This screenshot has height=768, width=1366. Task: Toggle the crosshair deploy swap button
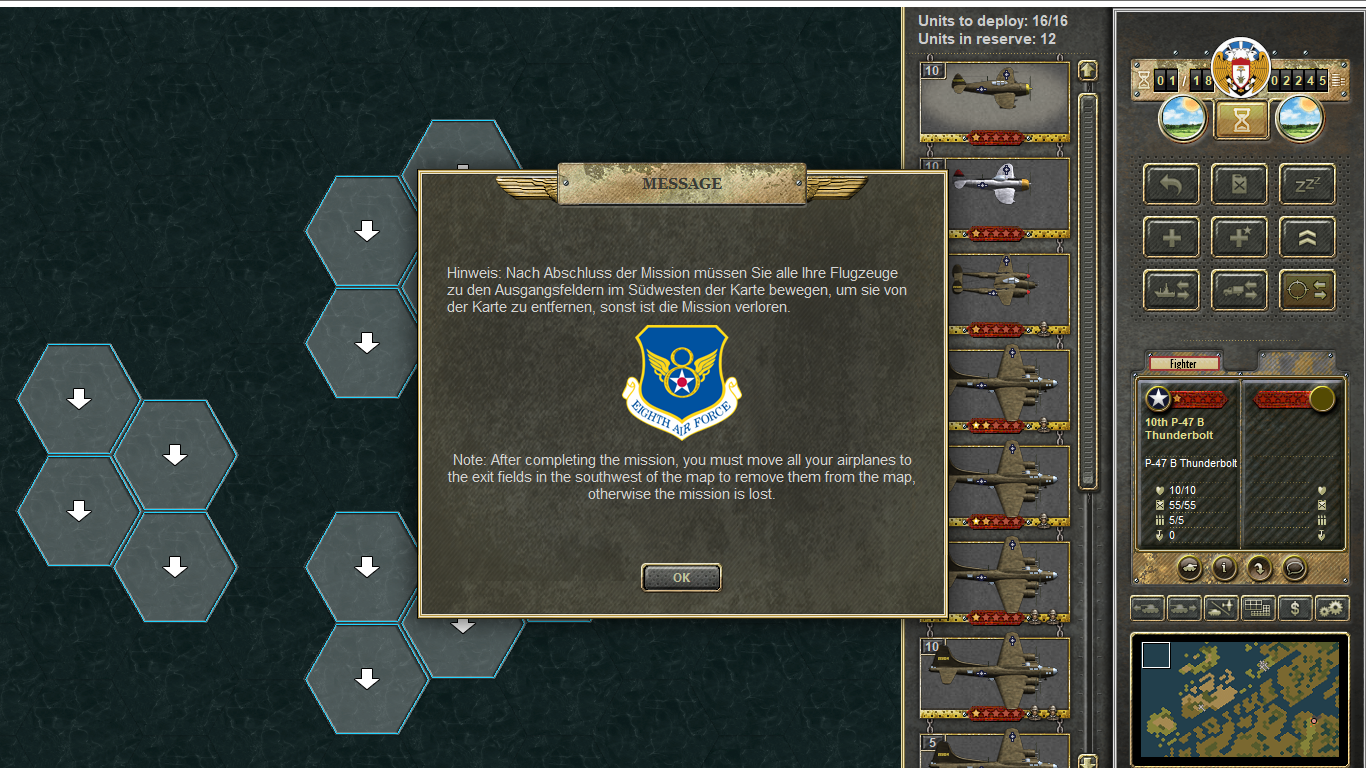(x=1307, y=290)
